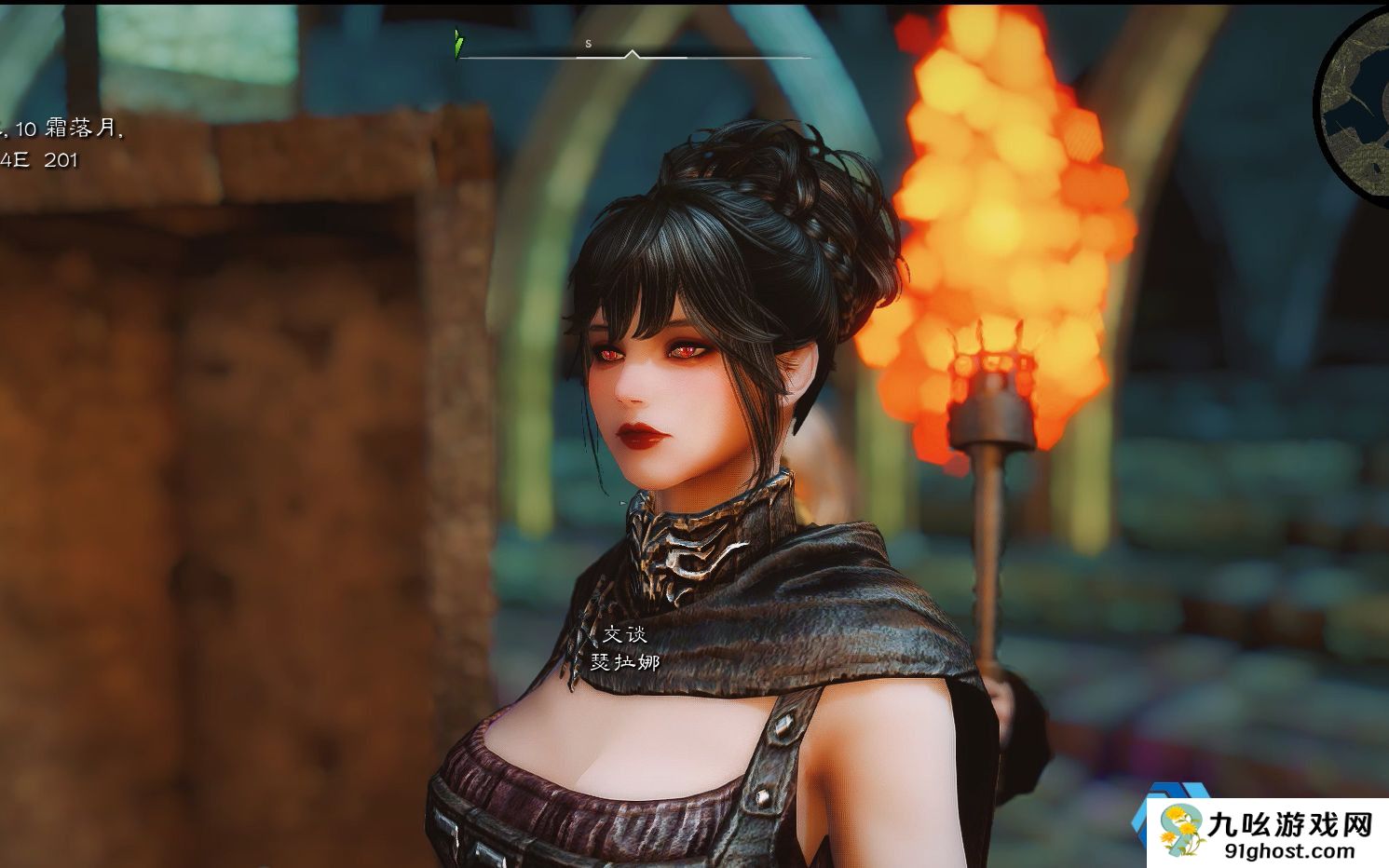Click the compass bar's south marker
1389x868 pixels.
589,44
